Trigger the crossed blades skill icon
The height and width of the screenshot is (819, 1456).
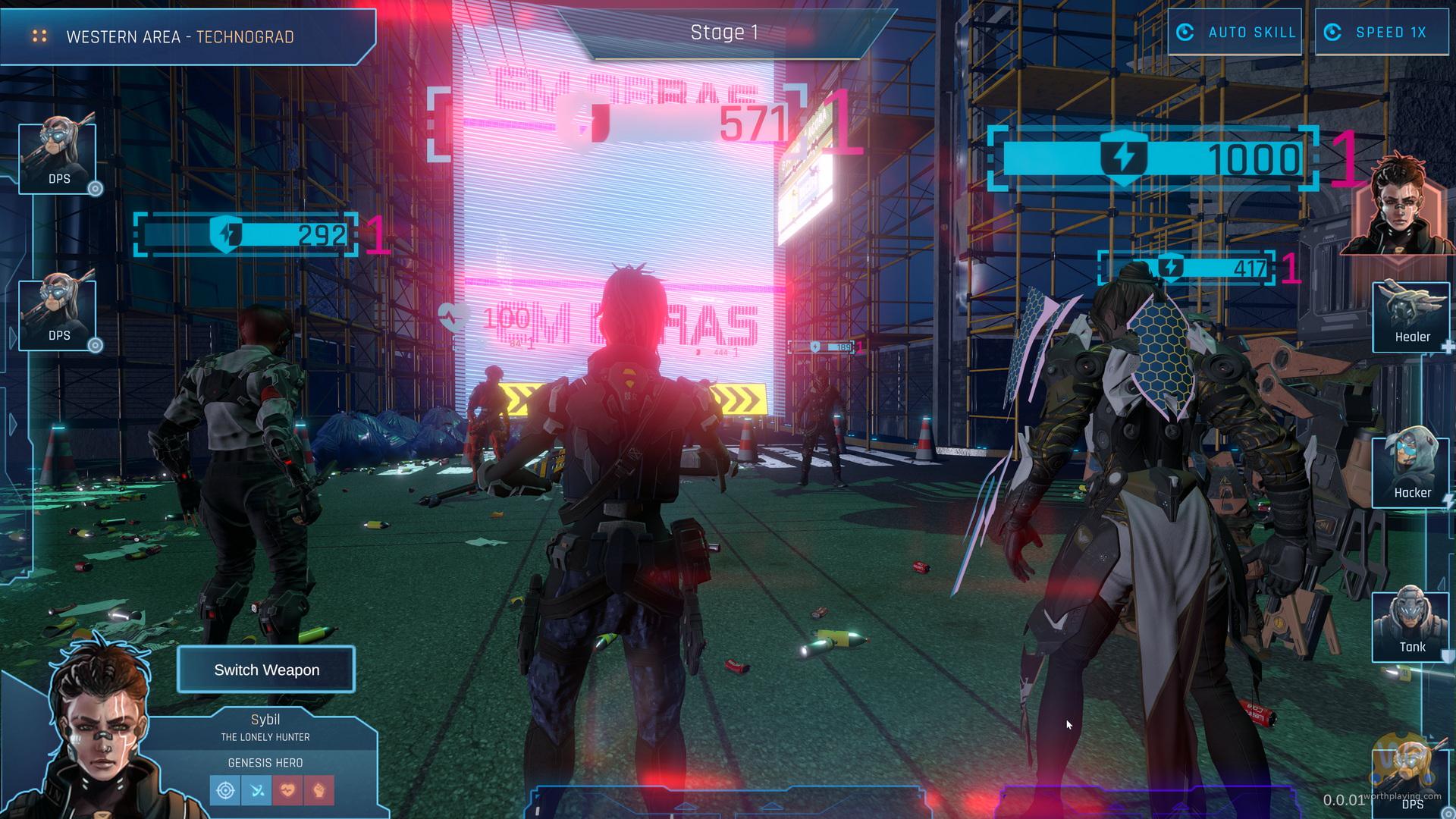(256, 790)
